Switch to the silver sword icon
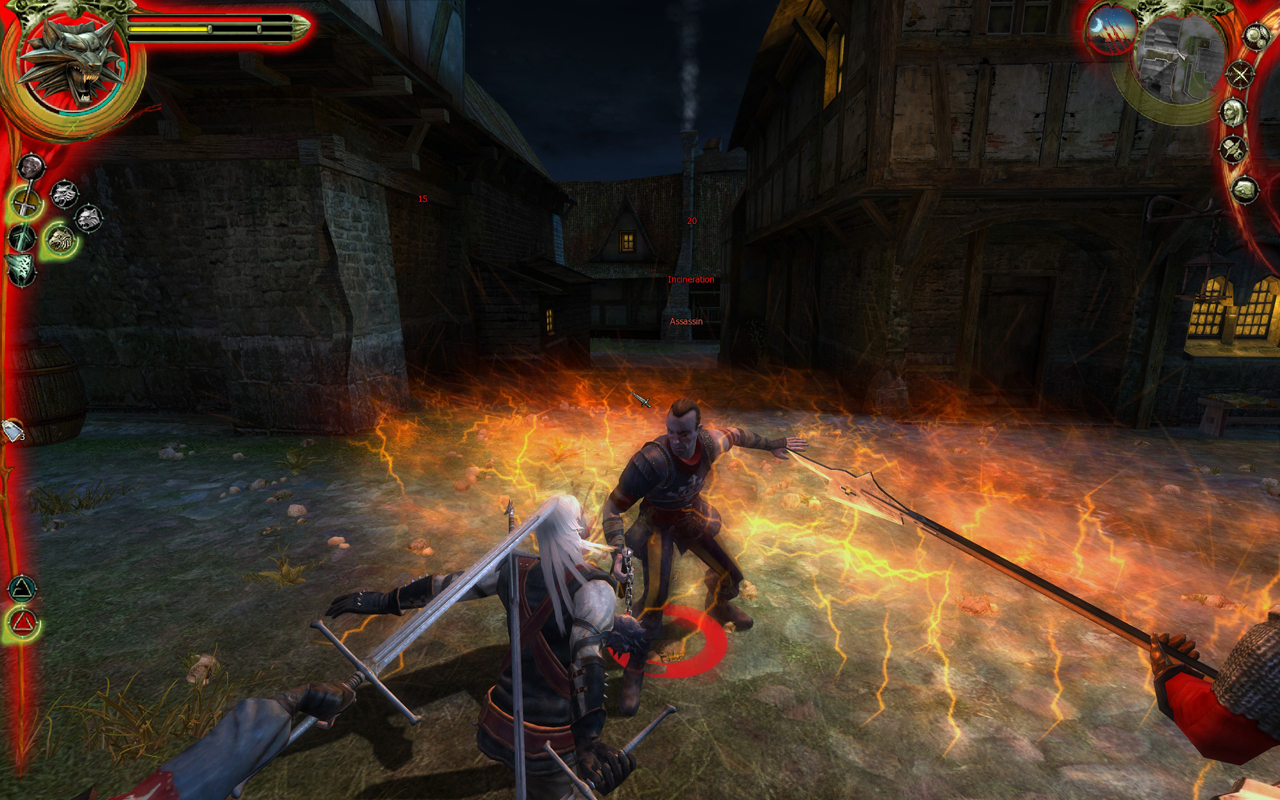 click(21, 238)
